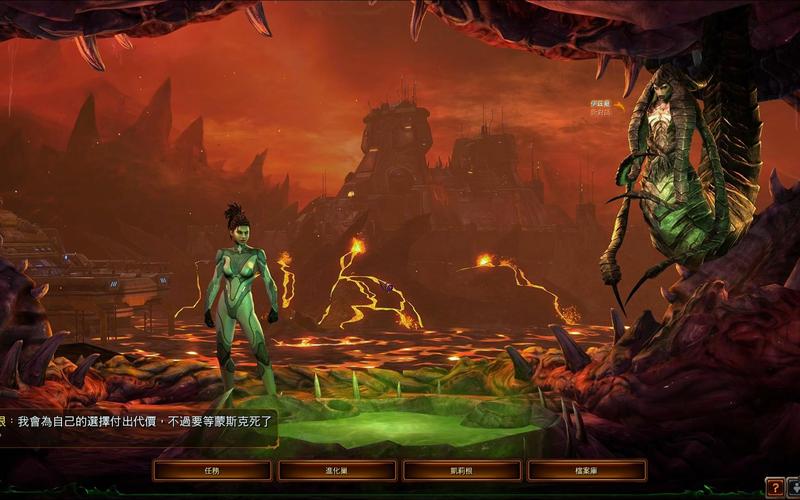This screenshot has width=800, height=500.
Task: Open the 檔案庫 archives
Action: tap(587, 470)
